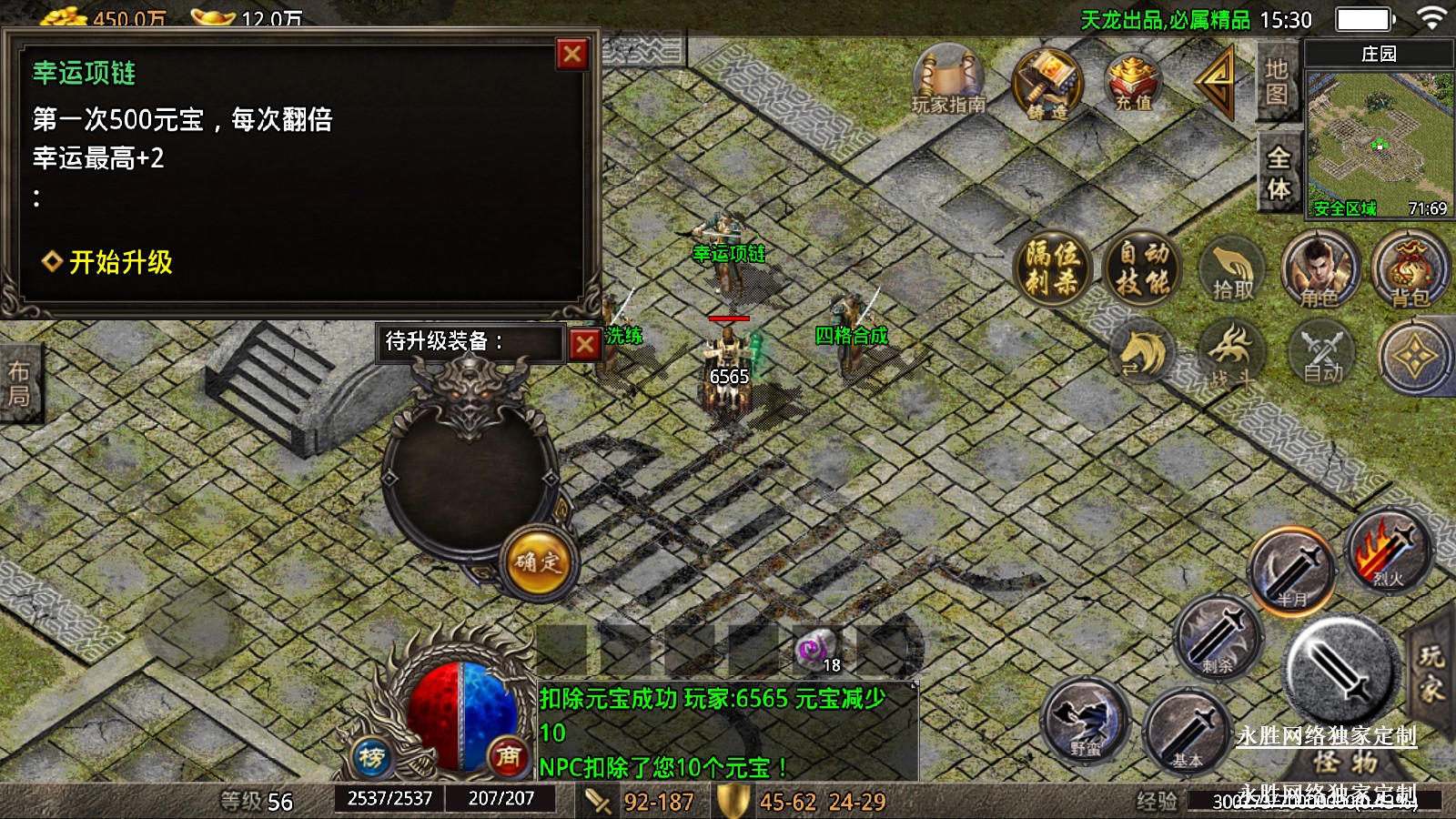This screenshot has width=1456, height=819.
Task: Choose the 开始升级 dialogue option
Action: tap(120, 262)
